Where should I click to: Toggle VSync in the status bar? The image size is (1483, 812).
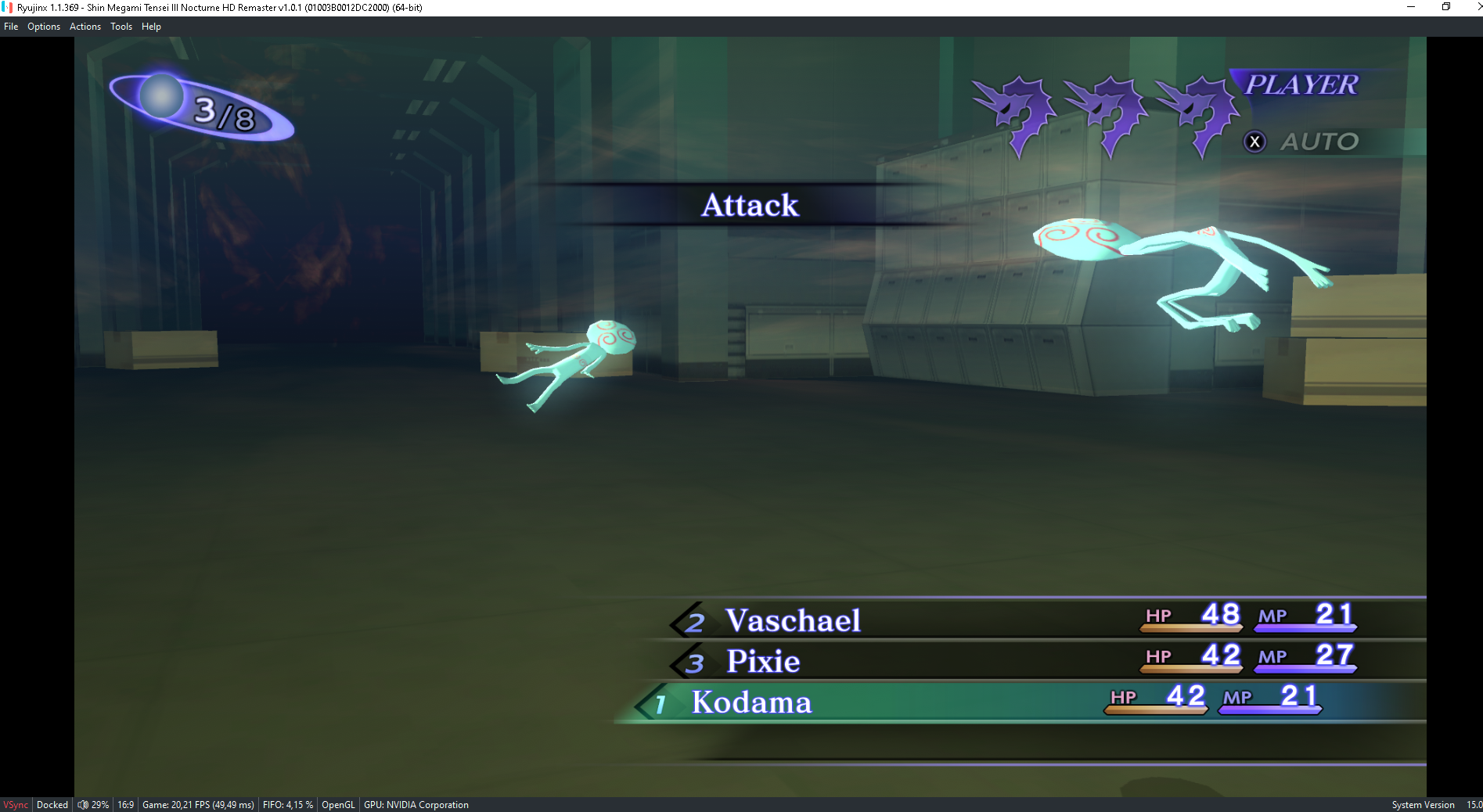16,805
